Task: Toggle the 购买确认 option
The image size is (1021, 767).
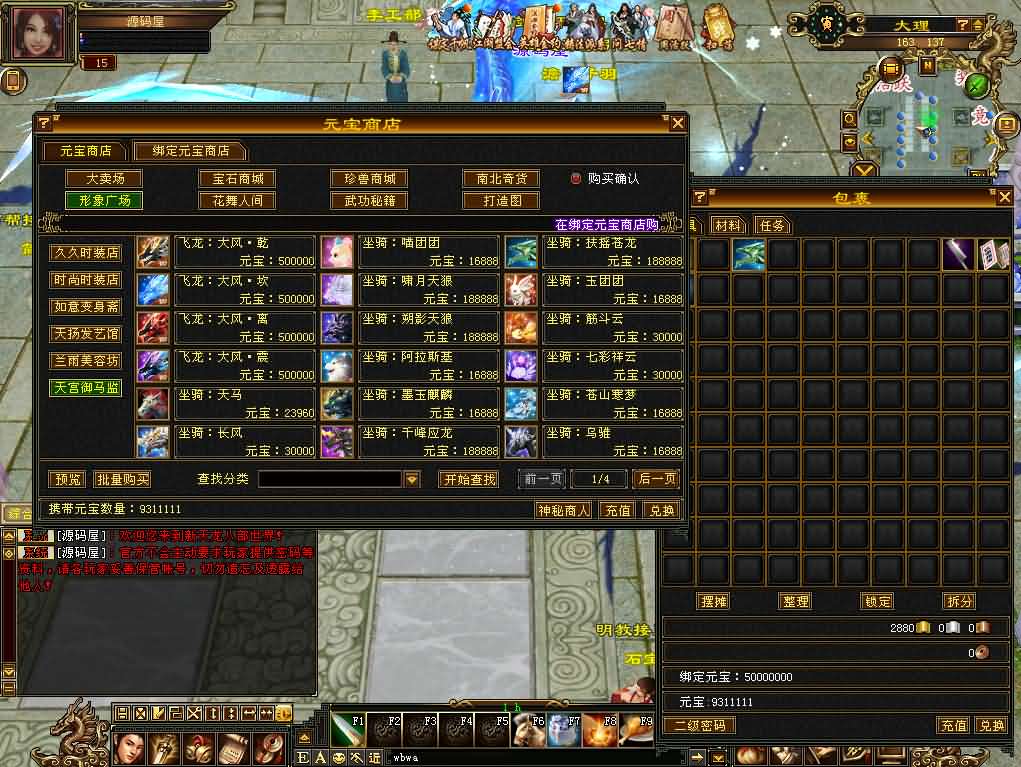Action: [x=576, y=179]
